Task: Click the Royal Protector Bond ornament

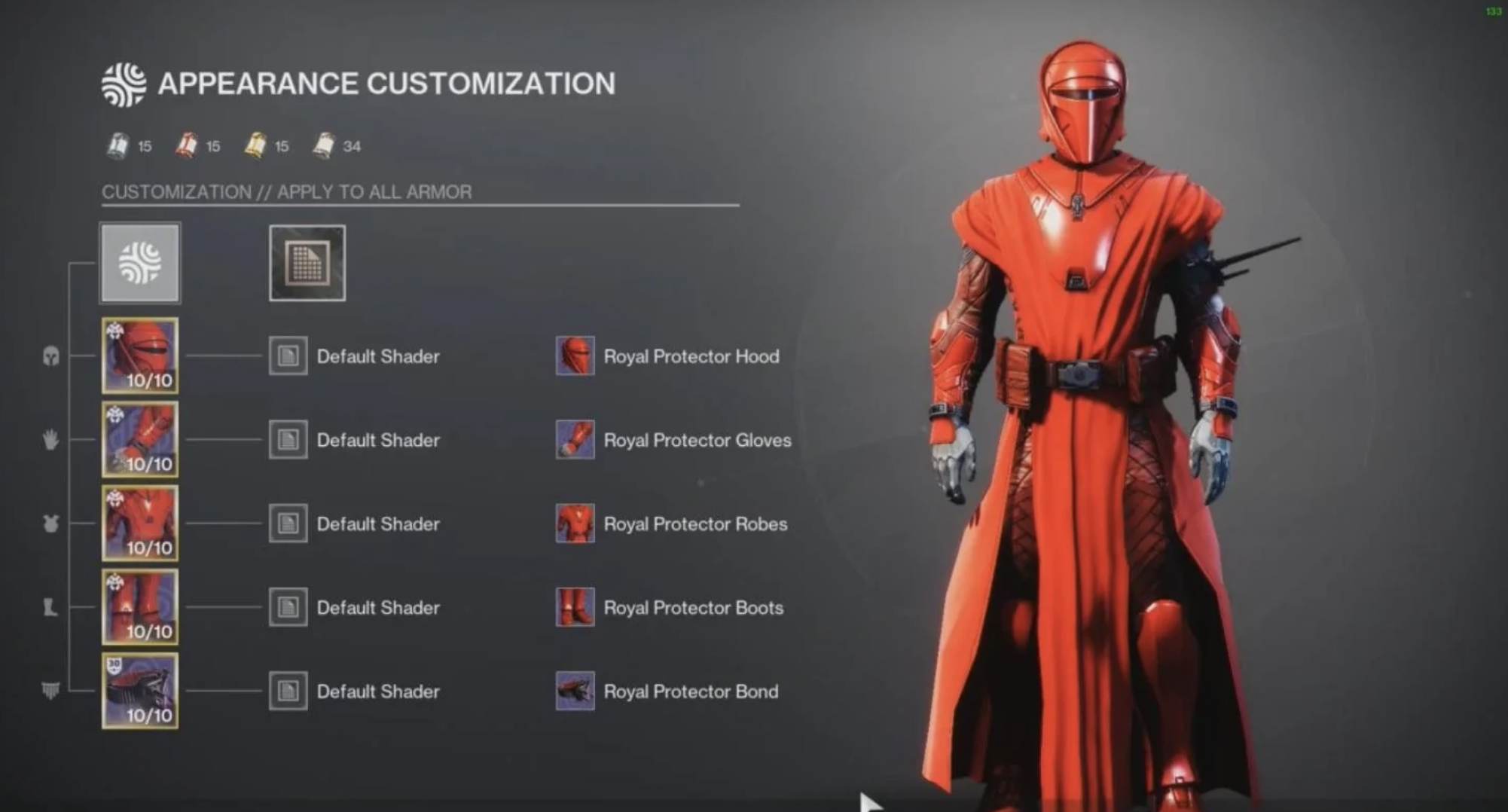Action: tap(575, 691)
